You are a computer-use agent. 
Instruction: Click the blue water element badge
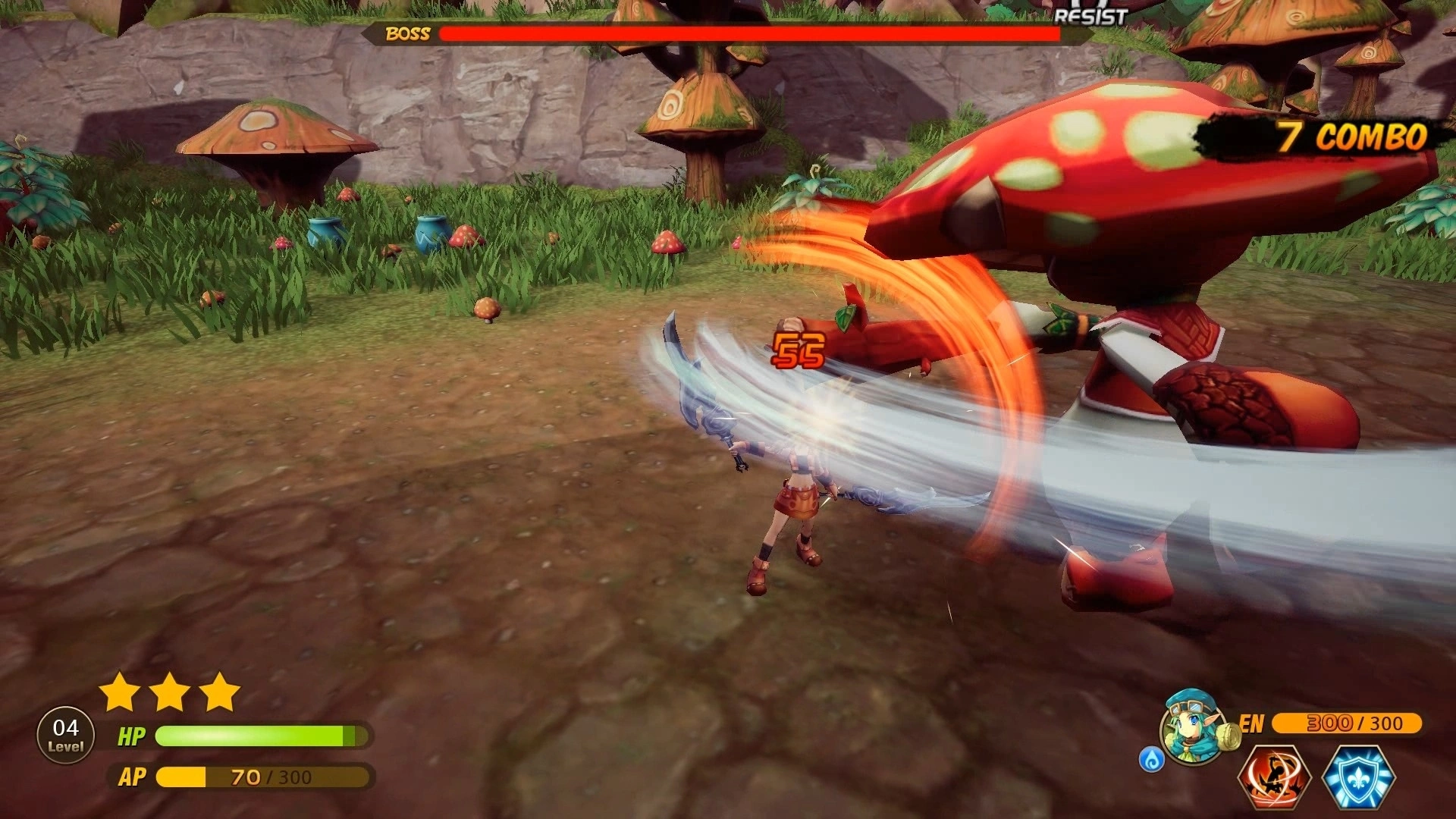1150,760
